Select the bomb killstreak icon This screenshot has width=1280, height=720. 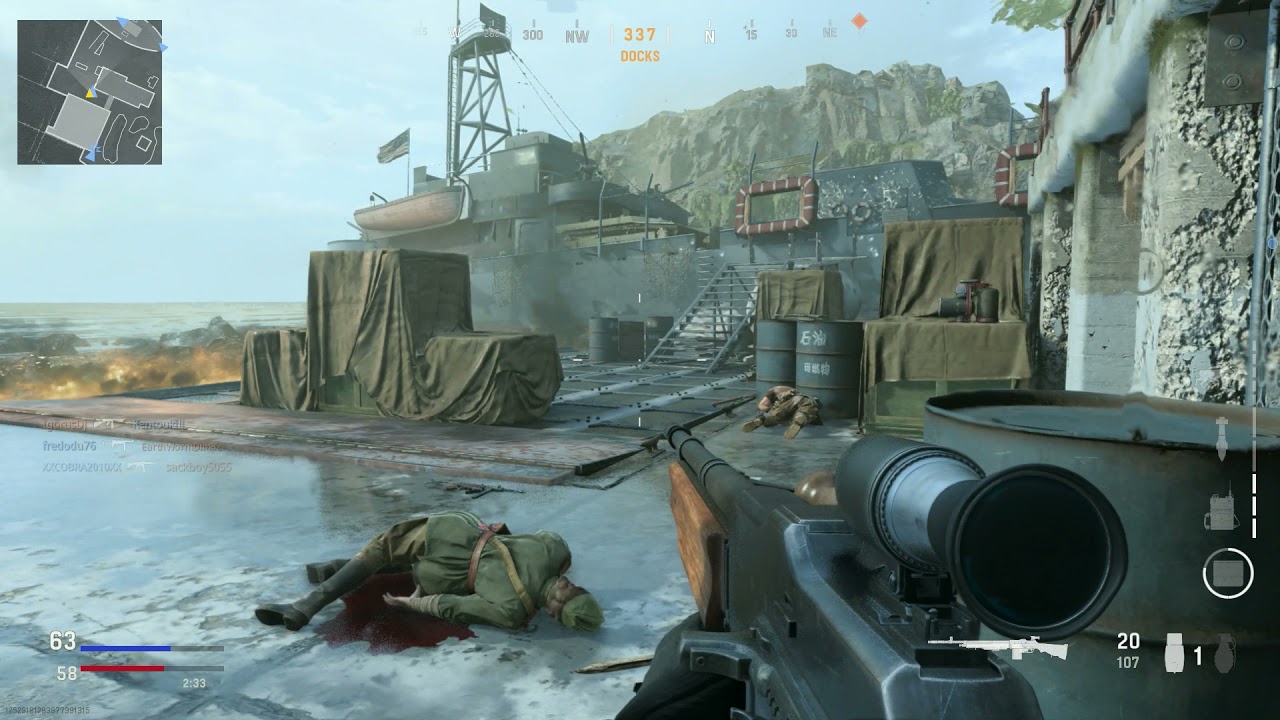(1221, 440)
